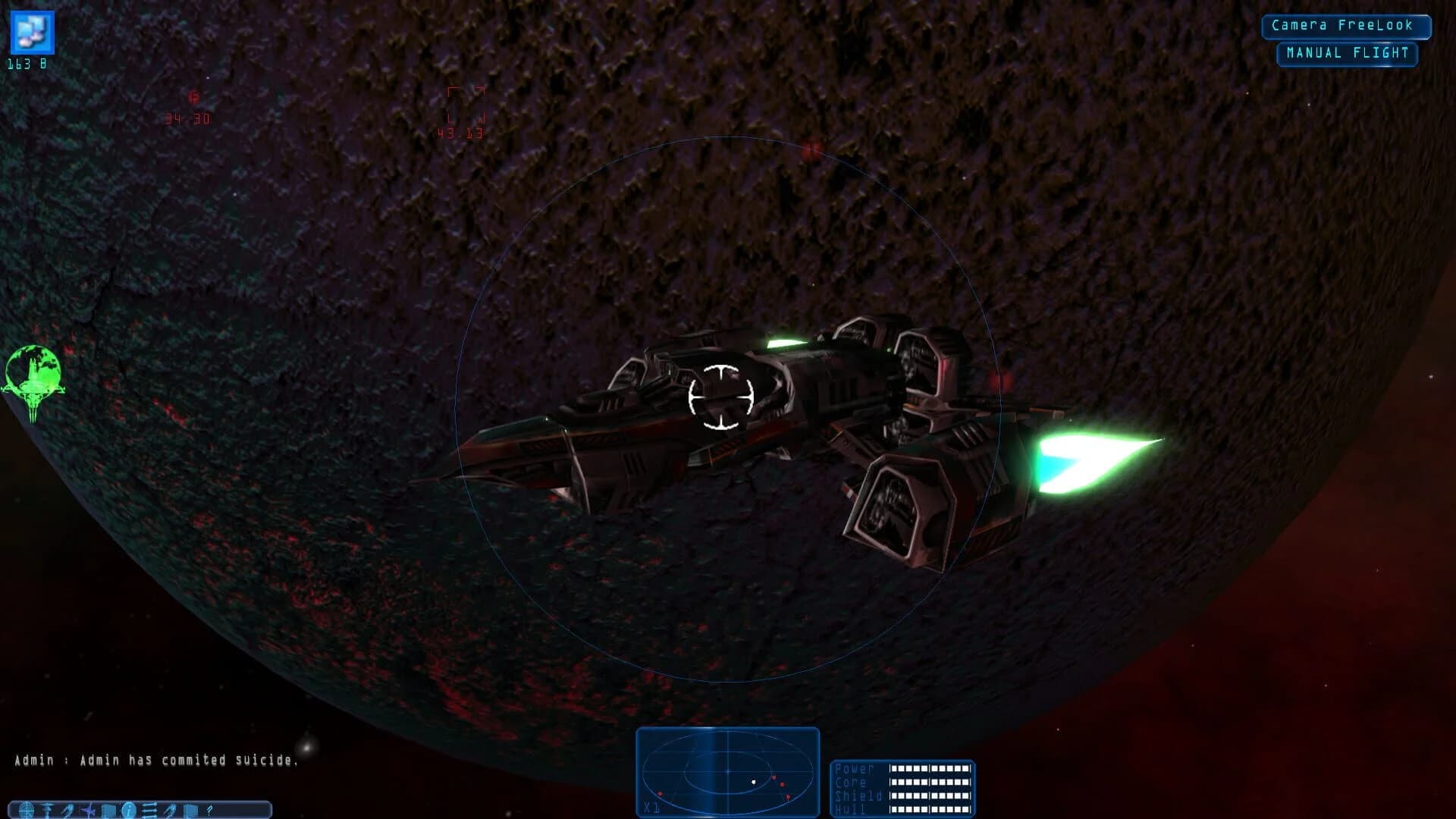The image size is (1456, 819).
Task: Click the first missile icon on the toolbar
Action: tap(67, 810)
